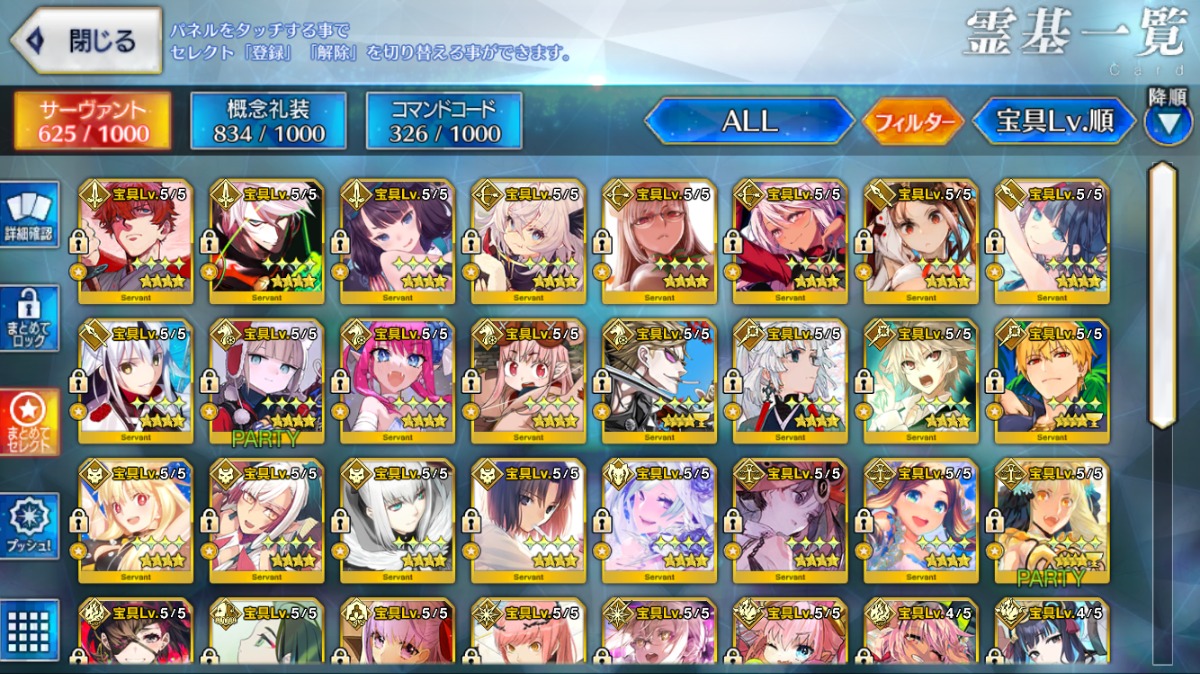Change the 宝具Lv.順 sort order

tap(1055, 121)
